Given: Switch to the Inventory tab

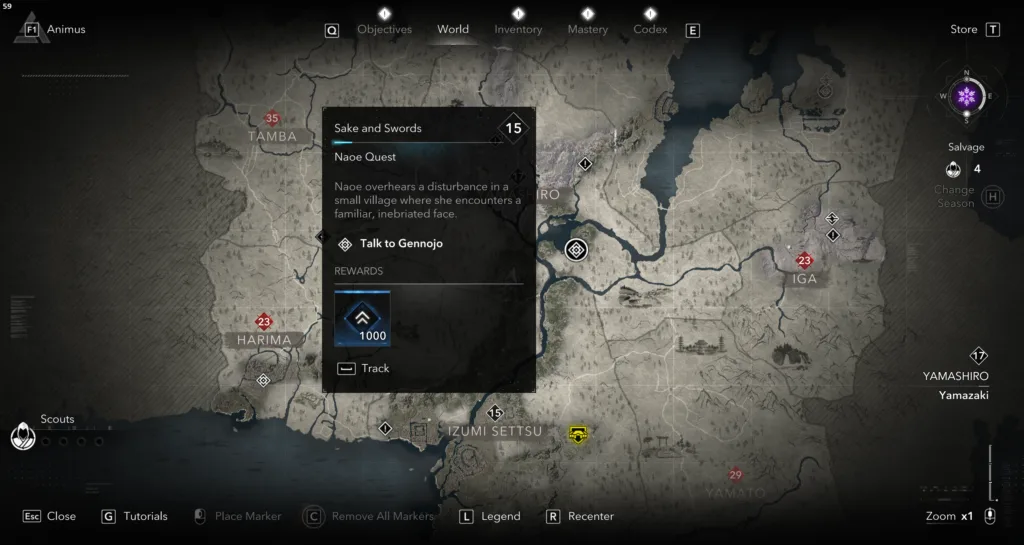Looking at the screenshot, I should [x=518, y=29].
